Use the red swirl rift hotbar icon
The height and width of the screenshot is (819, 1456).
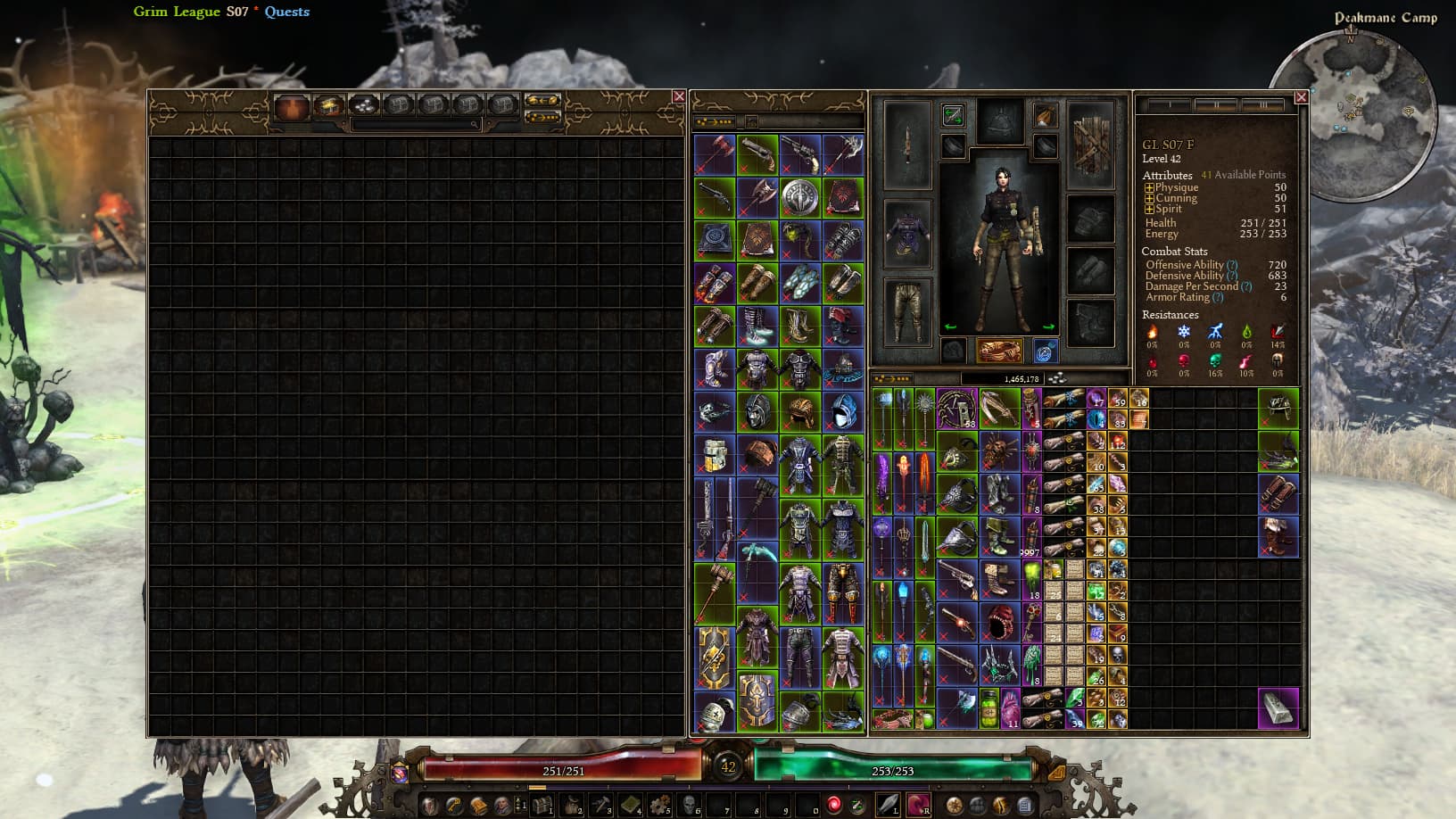(833, 805)
